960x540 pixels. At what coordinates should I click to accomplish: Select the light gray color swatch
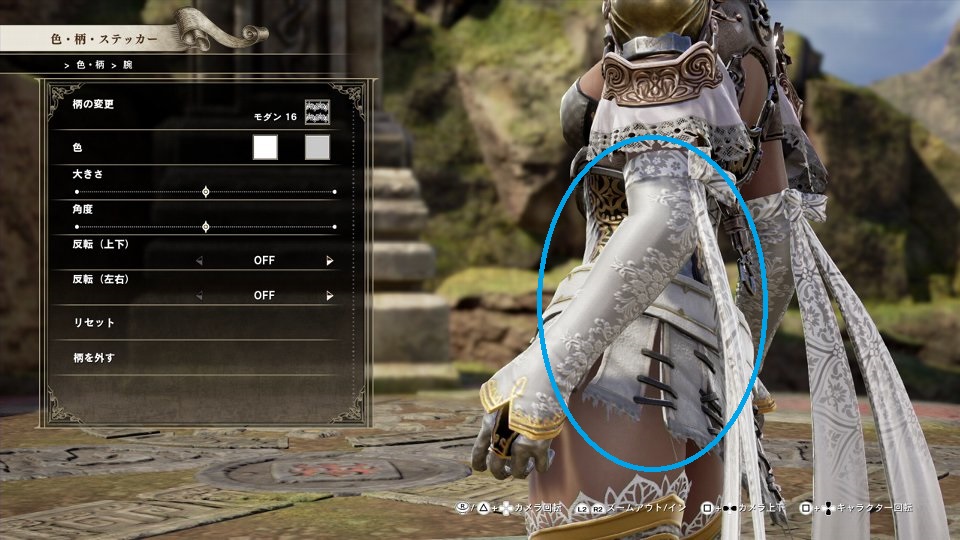317,148
